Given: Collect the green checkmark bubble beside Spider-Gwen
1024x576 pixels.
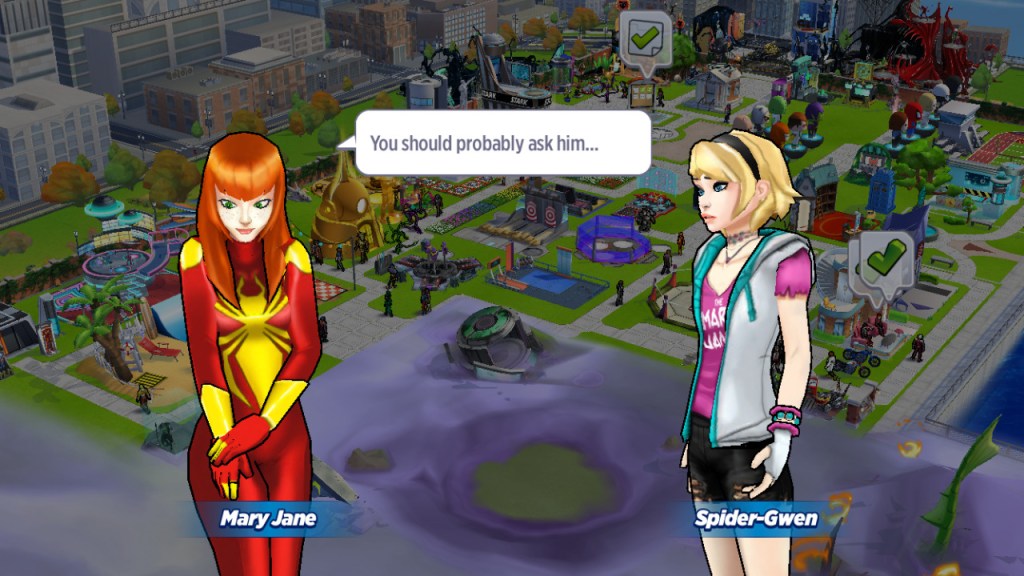Looking at the screenshot, I should [882, 260].
